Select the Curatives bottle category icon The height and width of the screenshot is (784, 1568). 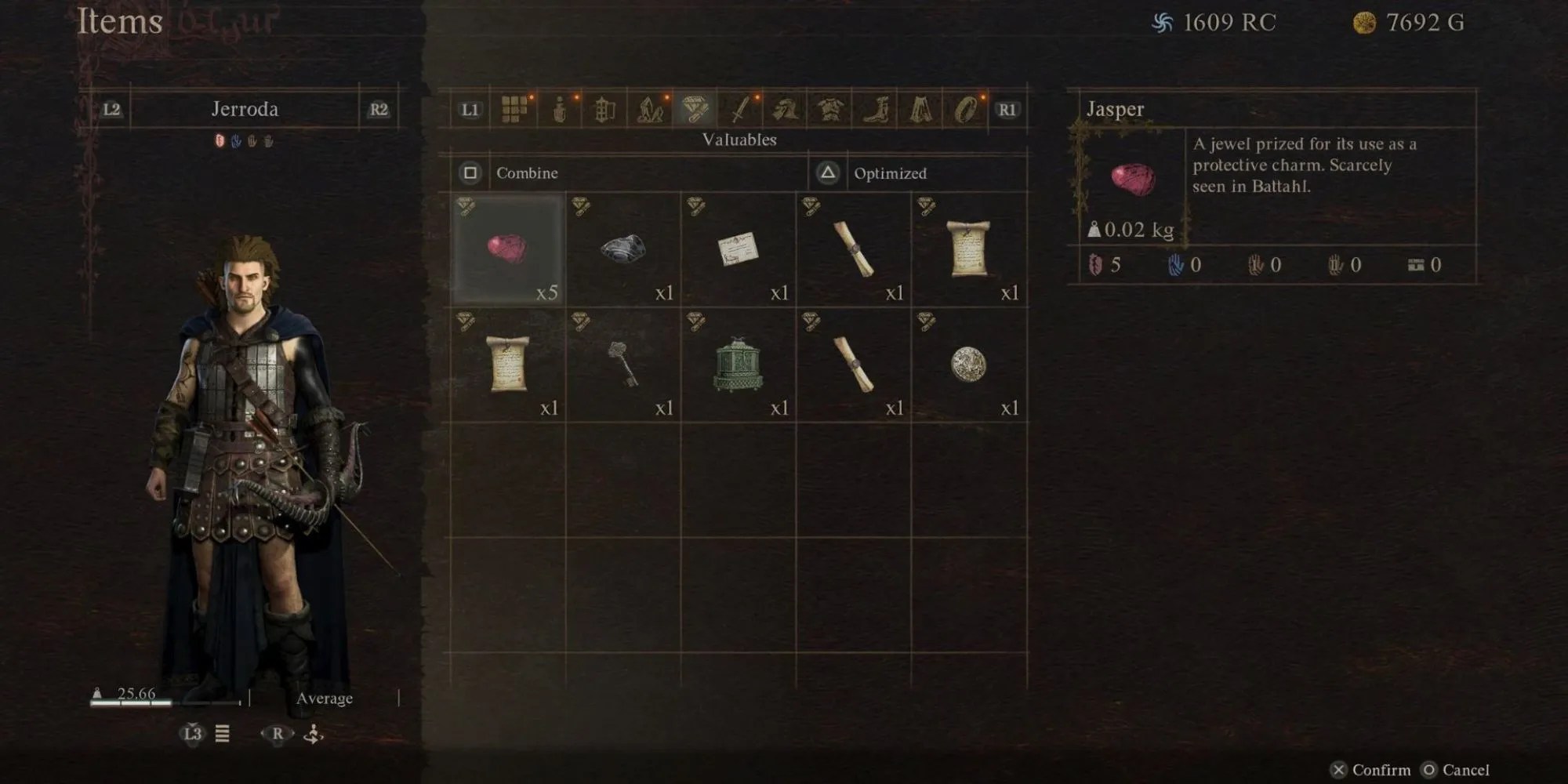(558, 111)
